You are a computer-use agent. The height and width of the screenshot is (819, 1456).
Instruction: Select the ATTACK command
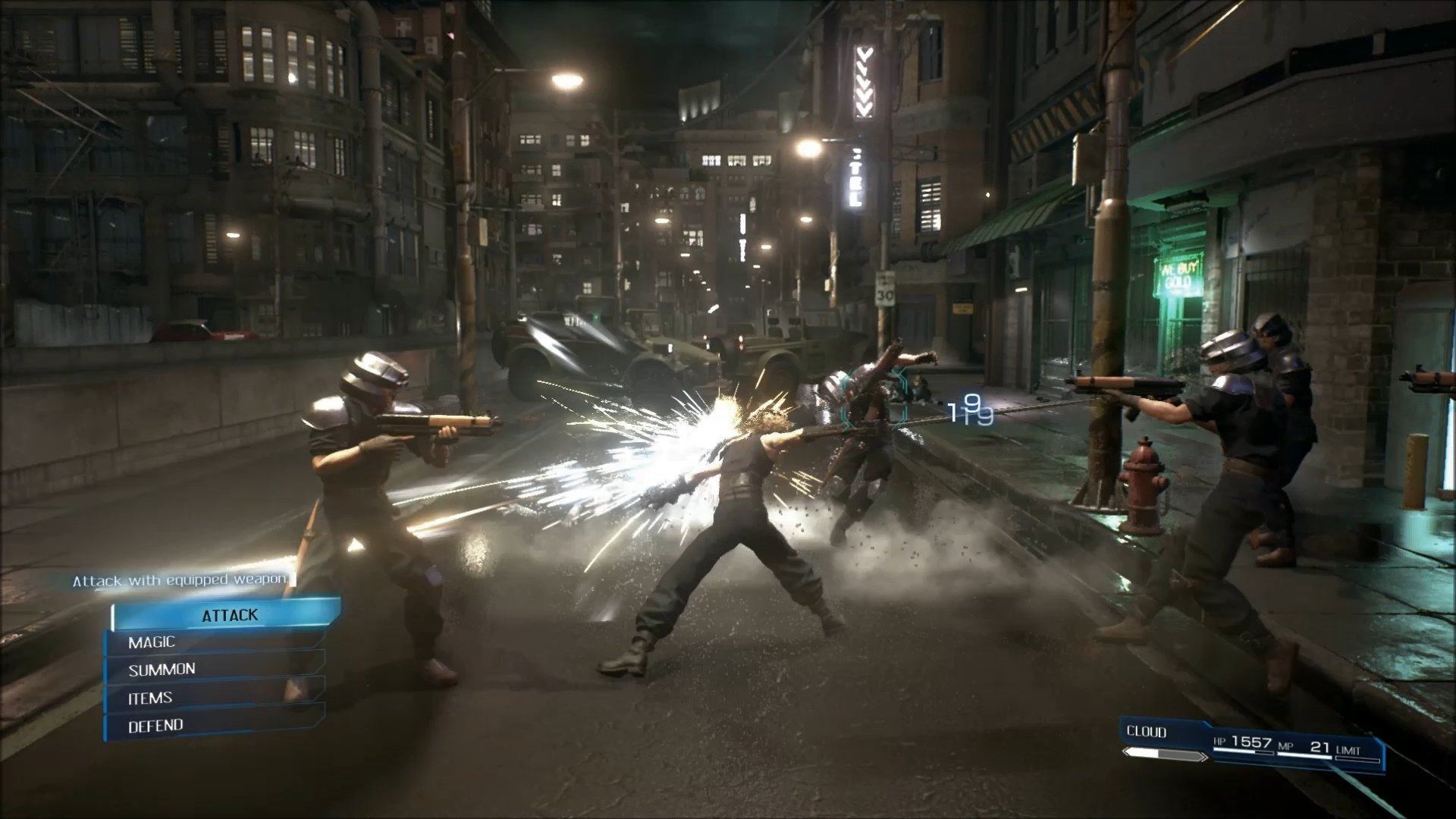click(227, 615)
